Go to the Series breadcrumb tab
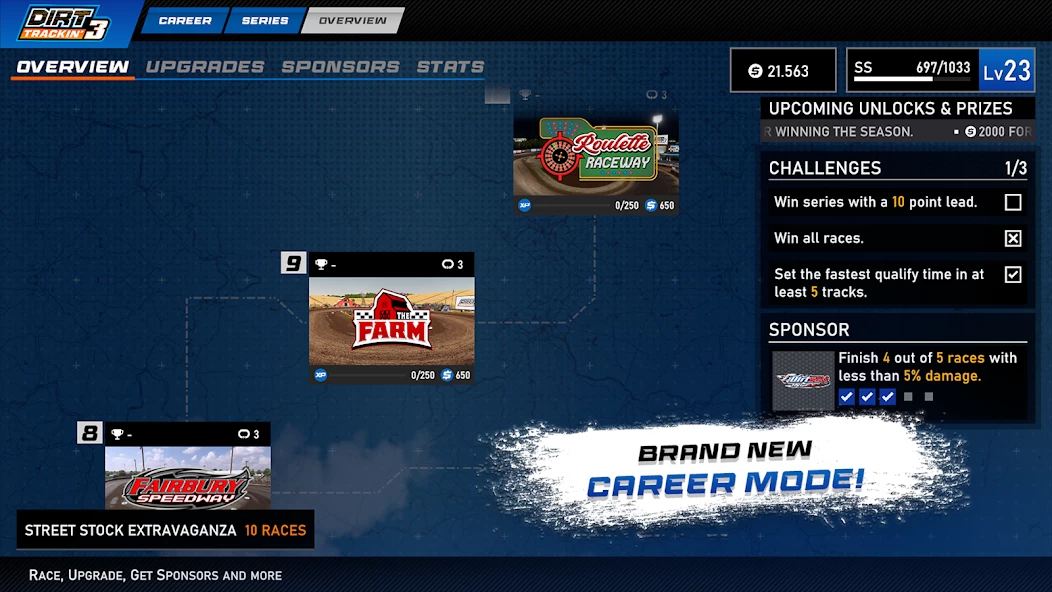This screenshot has height=592, width=1052. [x=265, y=20]
